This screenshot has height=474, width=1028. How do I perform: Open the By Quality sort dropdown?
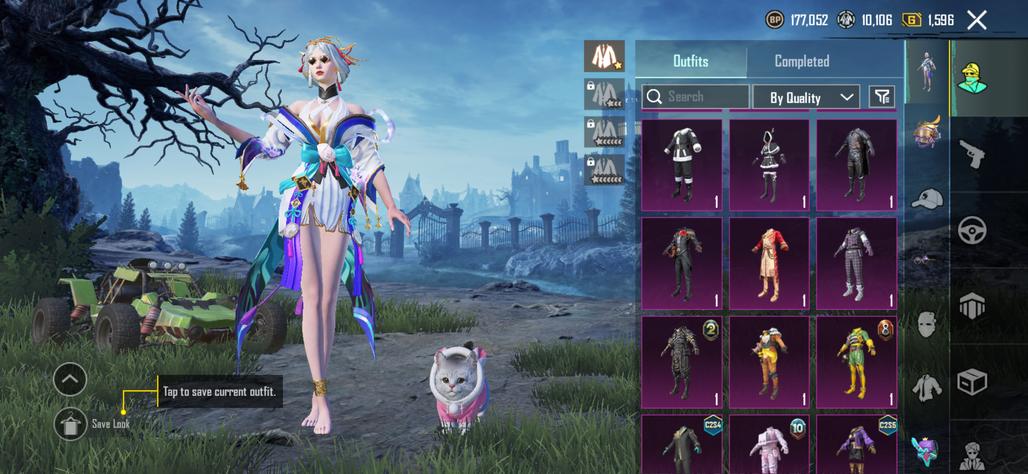coord(812,97)
